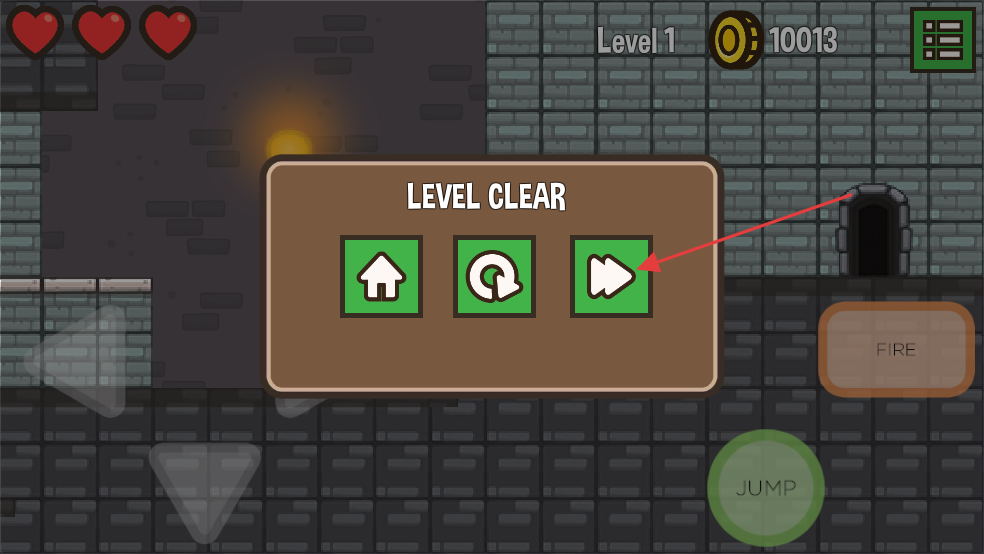
Task: Tap the FIRE button
Action: pyautogui.click(x=896, y=349)
